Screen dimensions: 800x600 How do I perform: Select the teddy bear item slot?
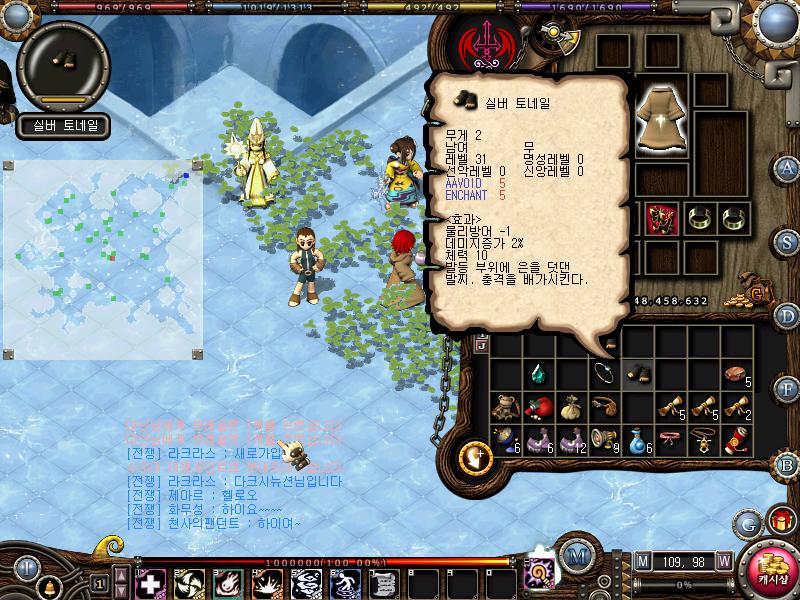click(x=504, y=407)
